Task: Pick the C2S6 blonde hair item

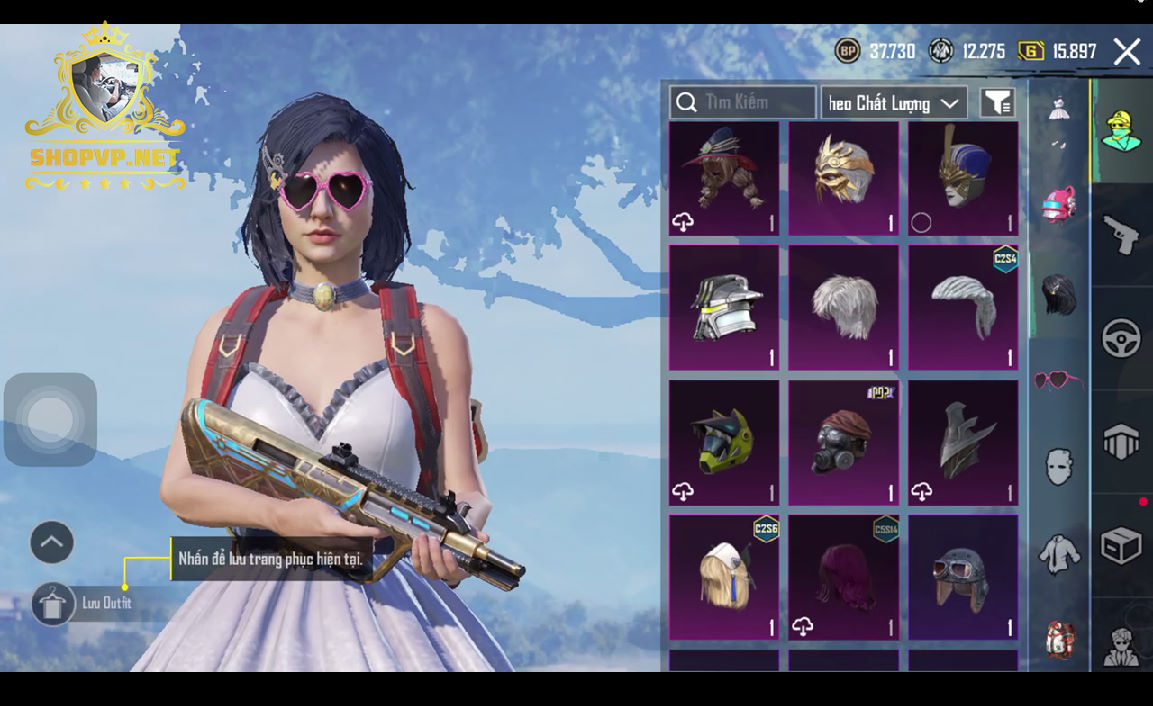Action: tap(724, 577)
